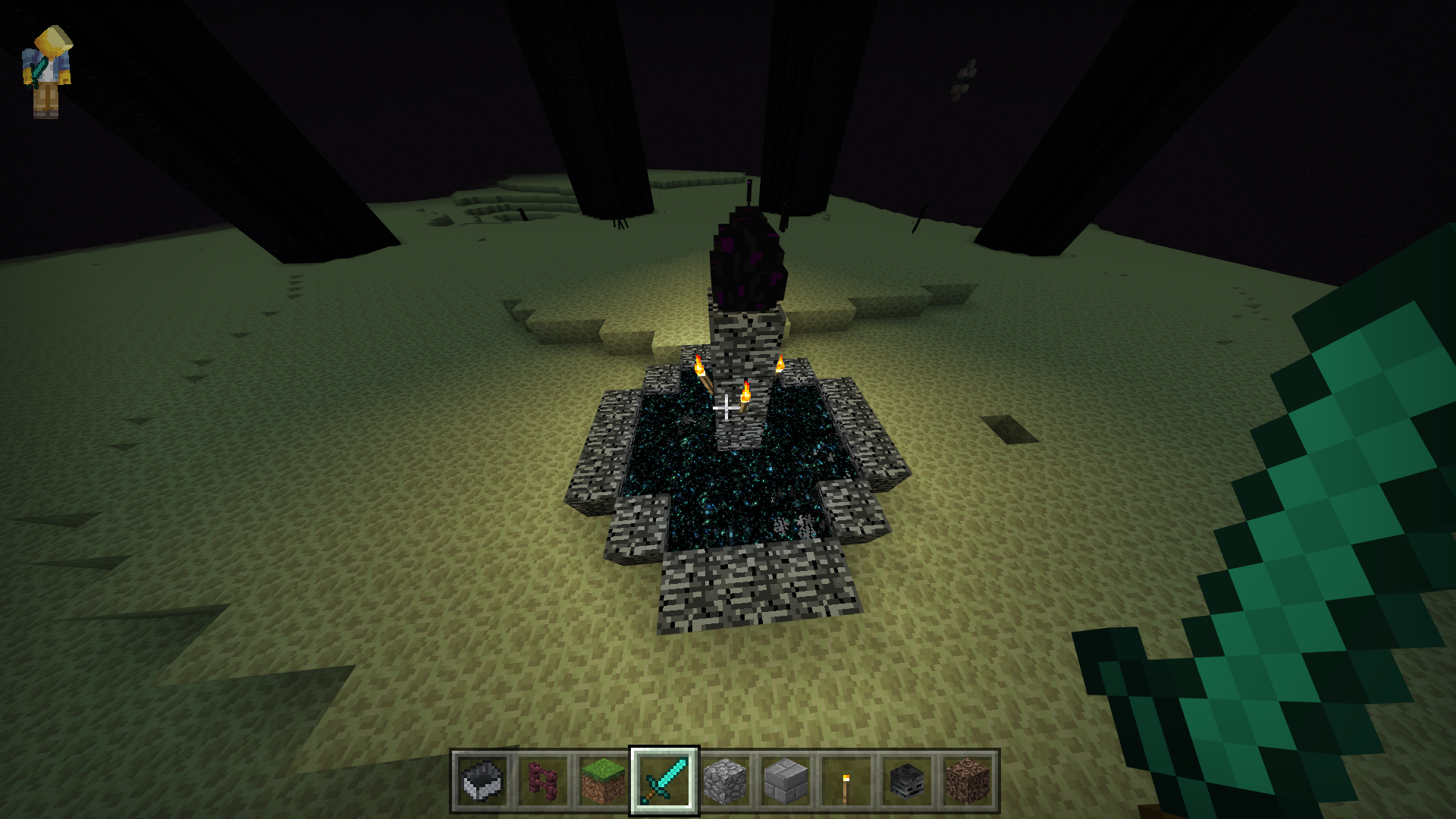Select the minecart hotbar slot
The image size is (1456, 819).
482,781
